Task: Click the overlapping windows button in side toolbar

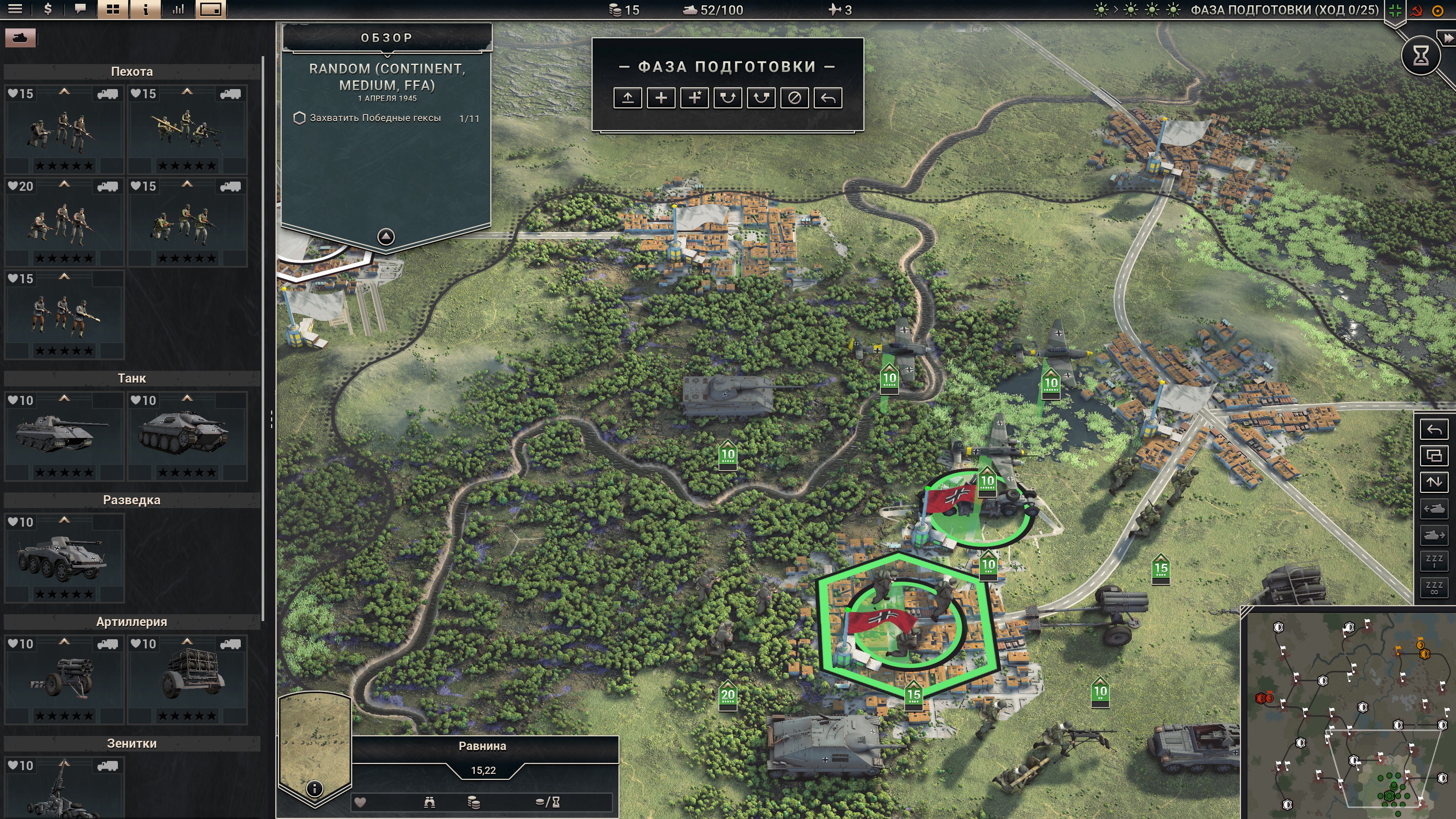Action: pyautogui.click(x=1434, y=455)
